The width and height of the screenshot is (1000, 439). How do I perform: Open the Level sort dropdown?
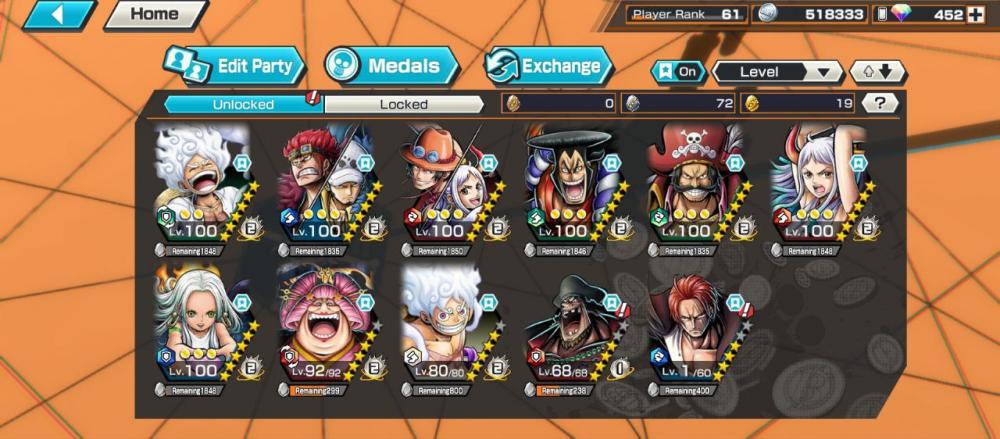(777, 72)
